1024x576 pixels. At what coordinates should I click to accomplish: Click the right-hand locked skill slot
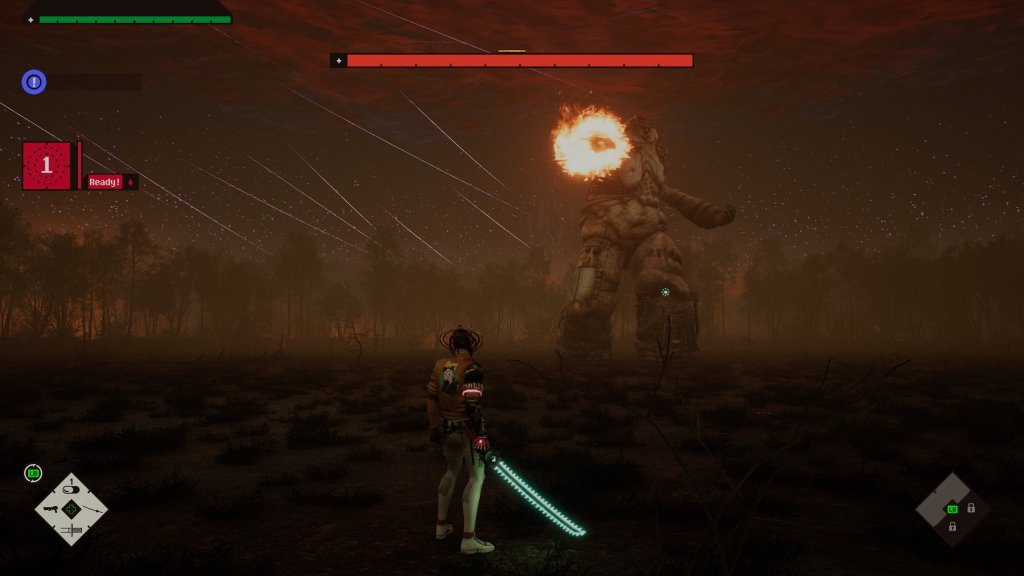(971, 508)
